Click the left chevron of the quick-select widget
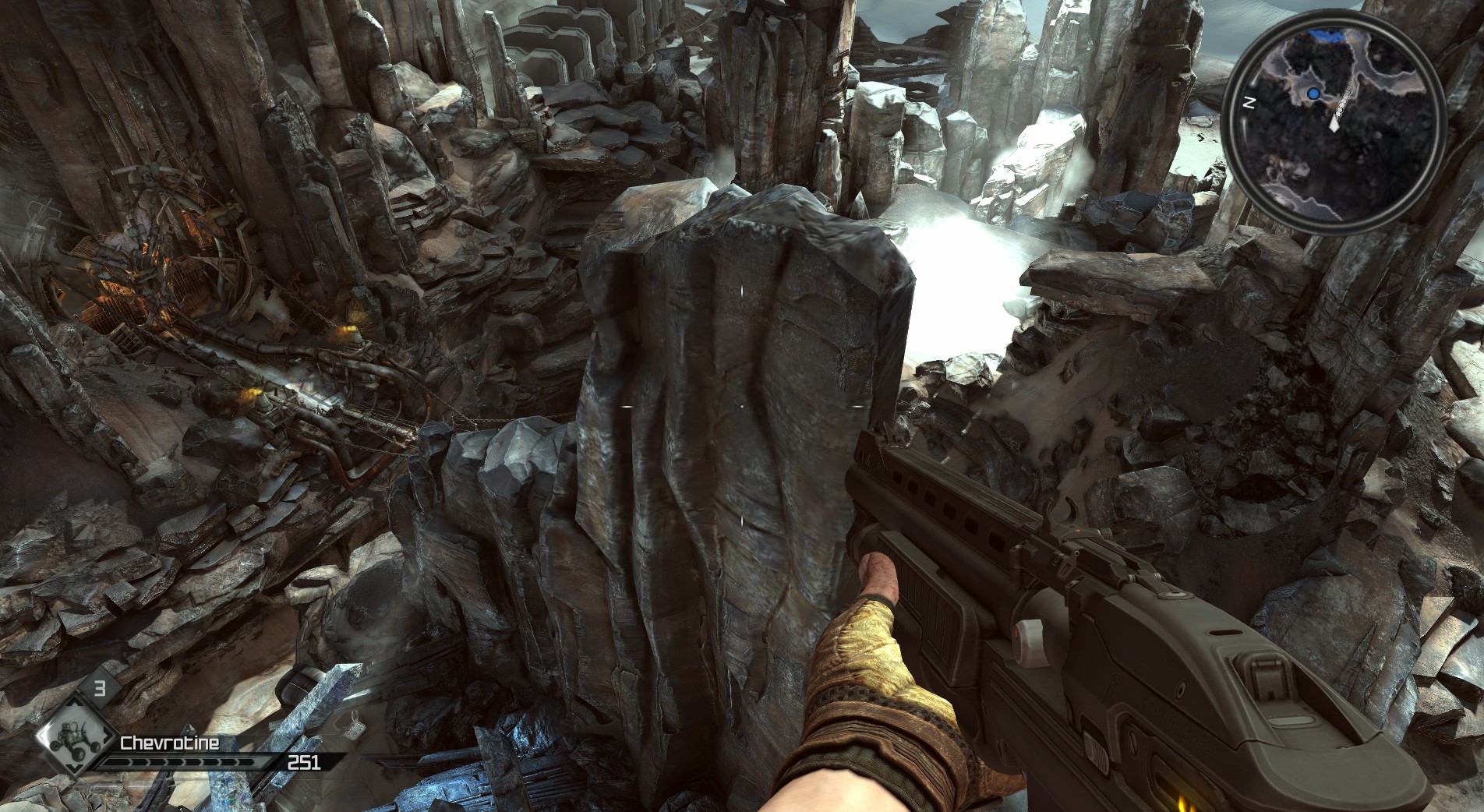Viewport: 1484px width, 812px height. pyautogui.click(x=42, y=736)
